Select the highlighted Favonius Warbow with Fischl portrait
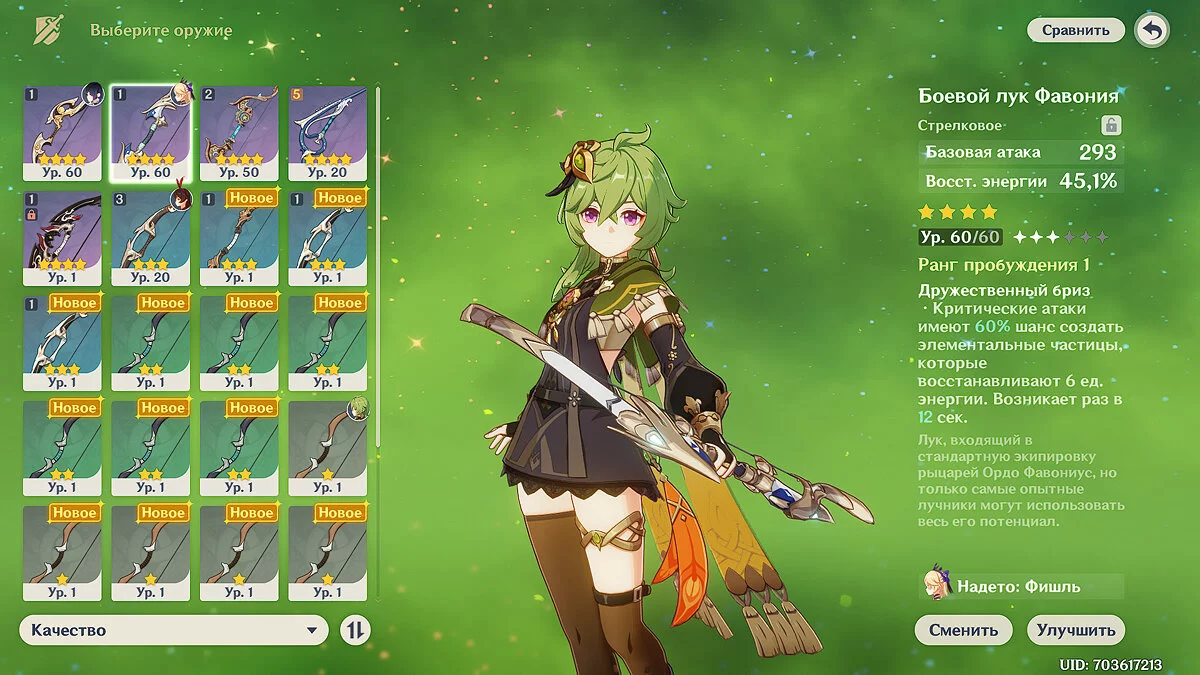Image resolution: width=1200 pixels, height=675 pixels. pos(150,133)
